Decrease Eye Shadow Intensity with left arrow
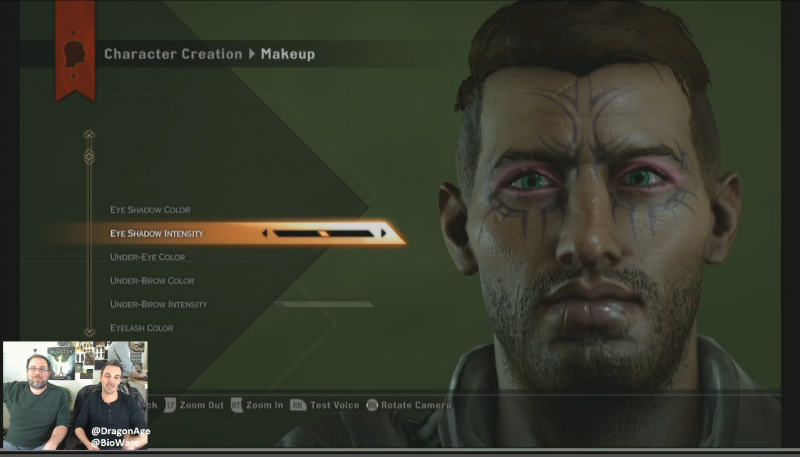The height and width of the screenshot is (457, 800). (x=265, y=234)
